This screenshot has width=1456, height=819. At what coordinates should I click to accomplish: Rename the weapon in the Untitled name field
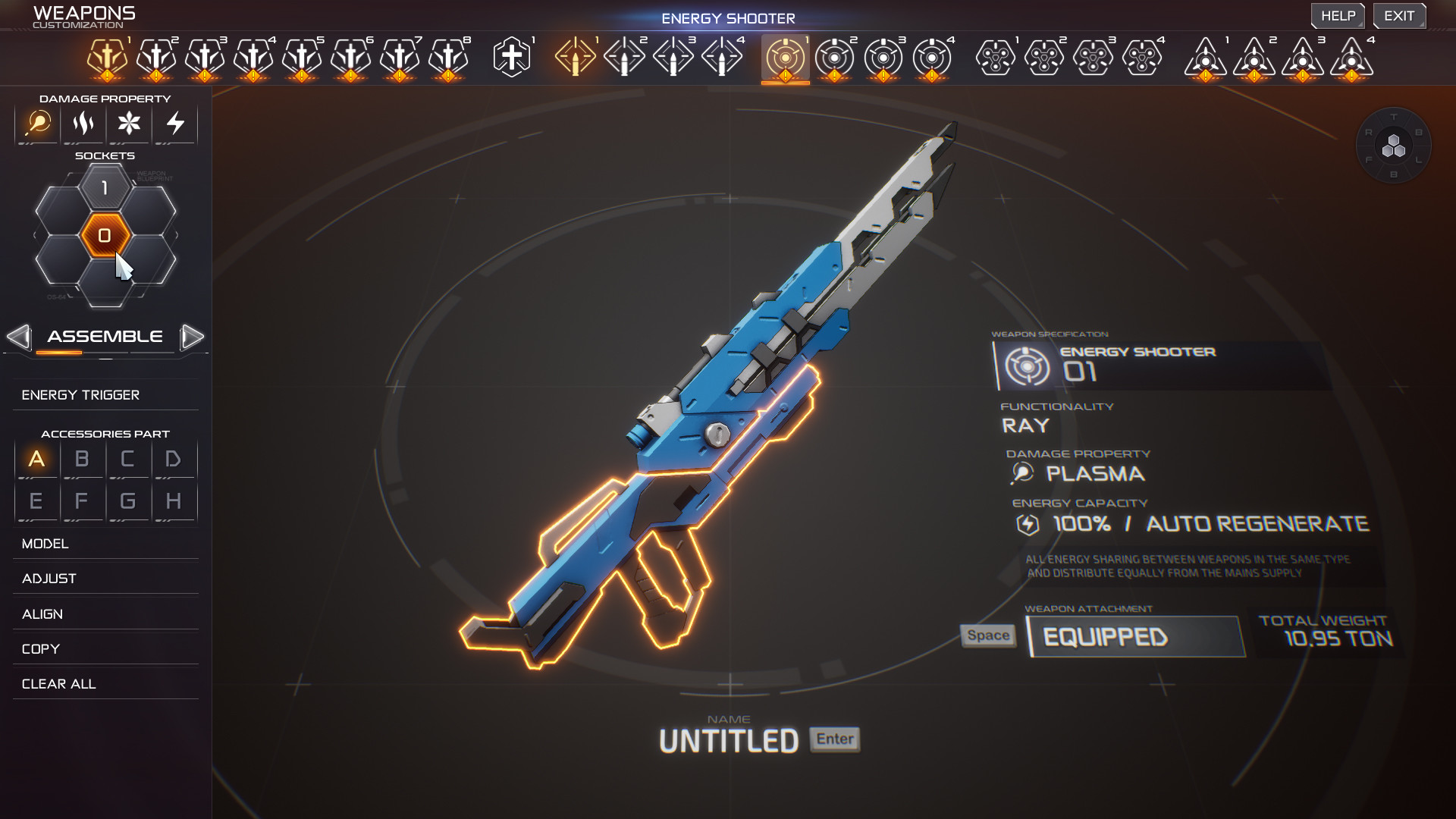pos(729,739)
